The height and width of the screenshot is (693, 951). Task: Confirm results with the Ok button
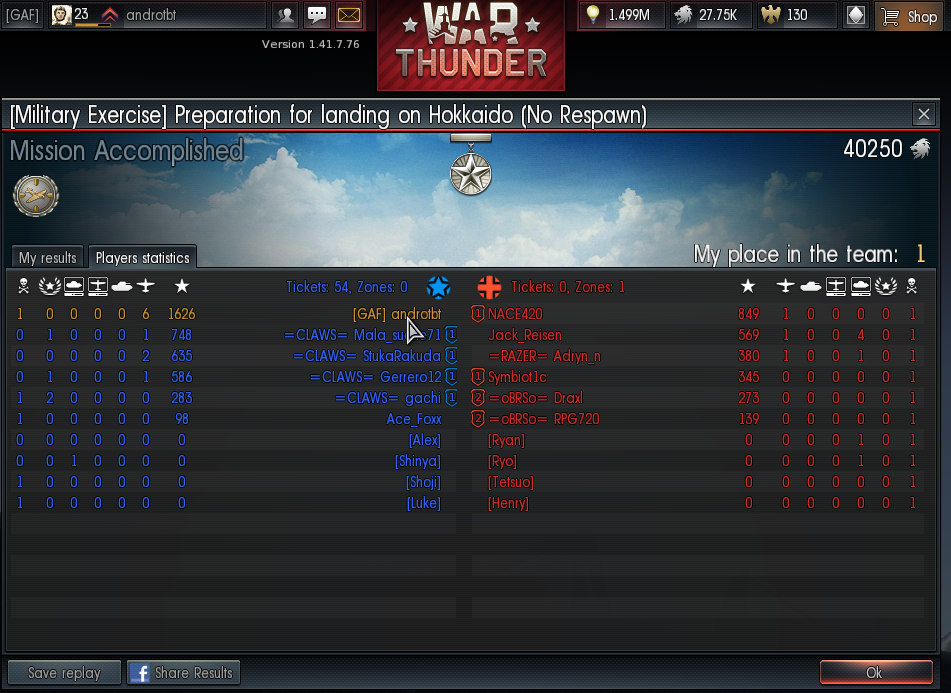(874, 673)
